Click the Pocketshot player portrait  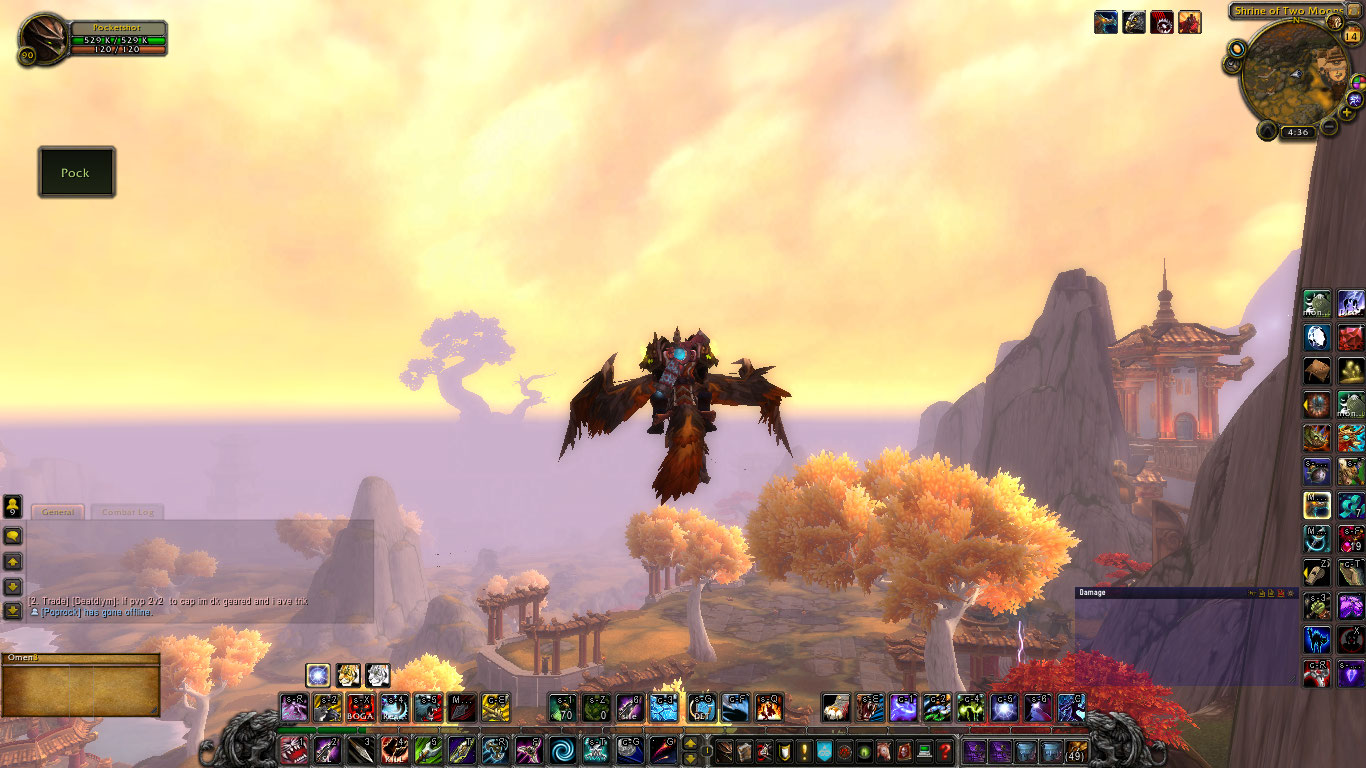[44, 38]
